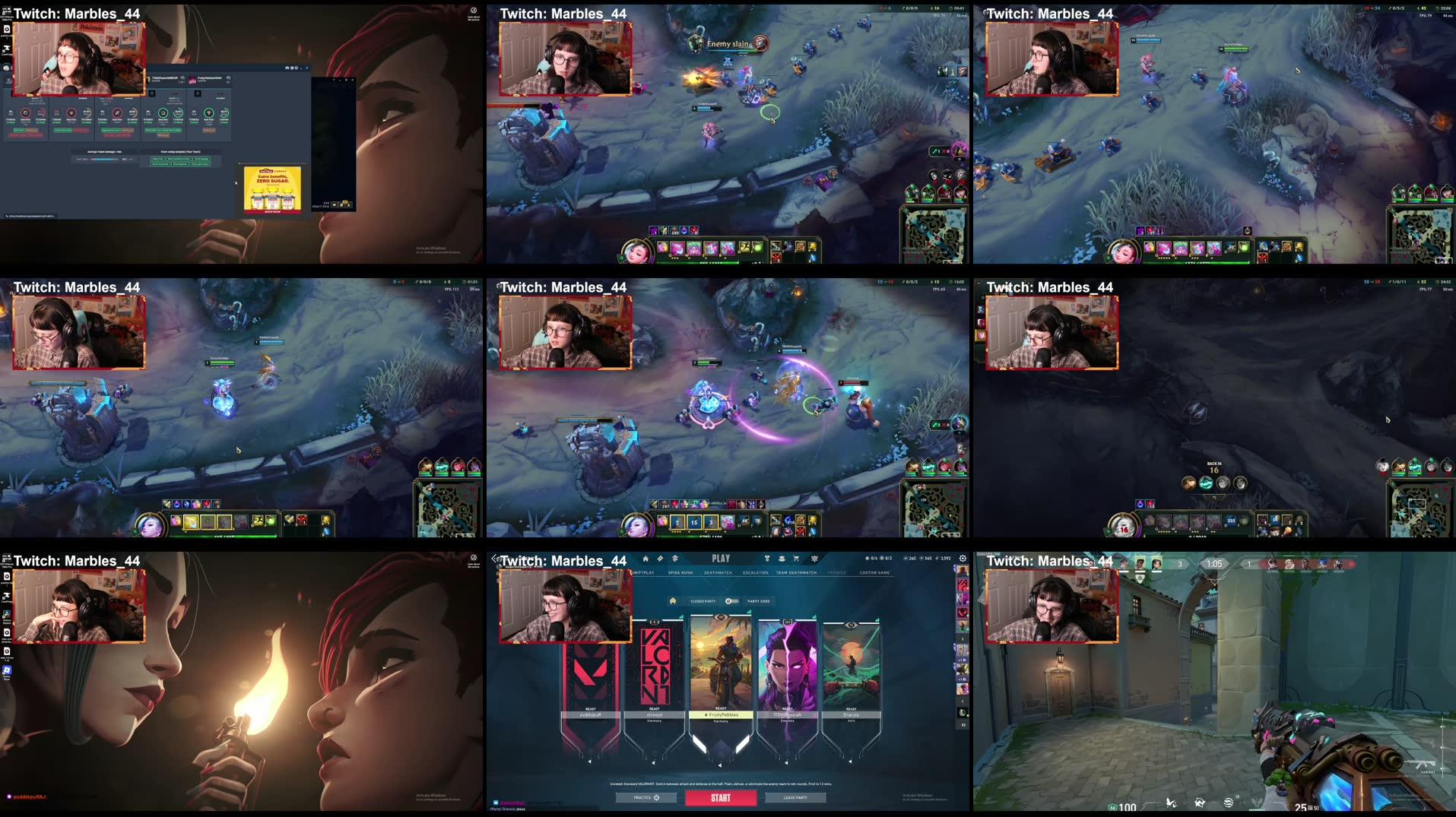Image resolution: width=1456 pixels, height=817 pixels.
Task: Open the Valorant home icon in top navigation
Action: tap(646, 558)
